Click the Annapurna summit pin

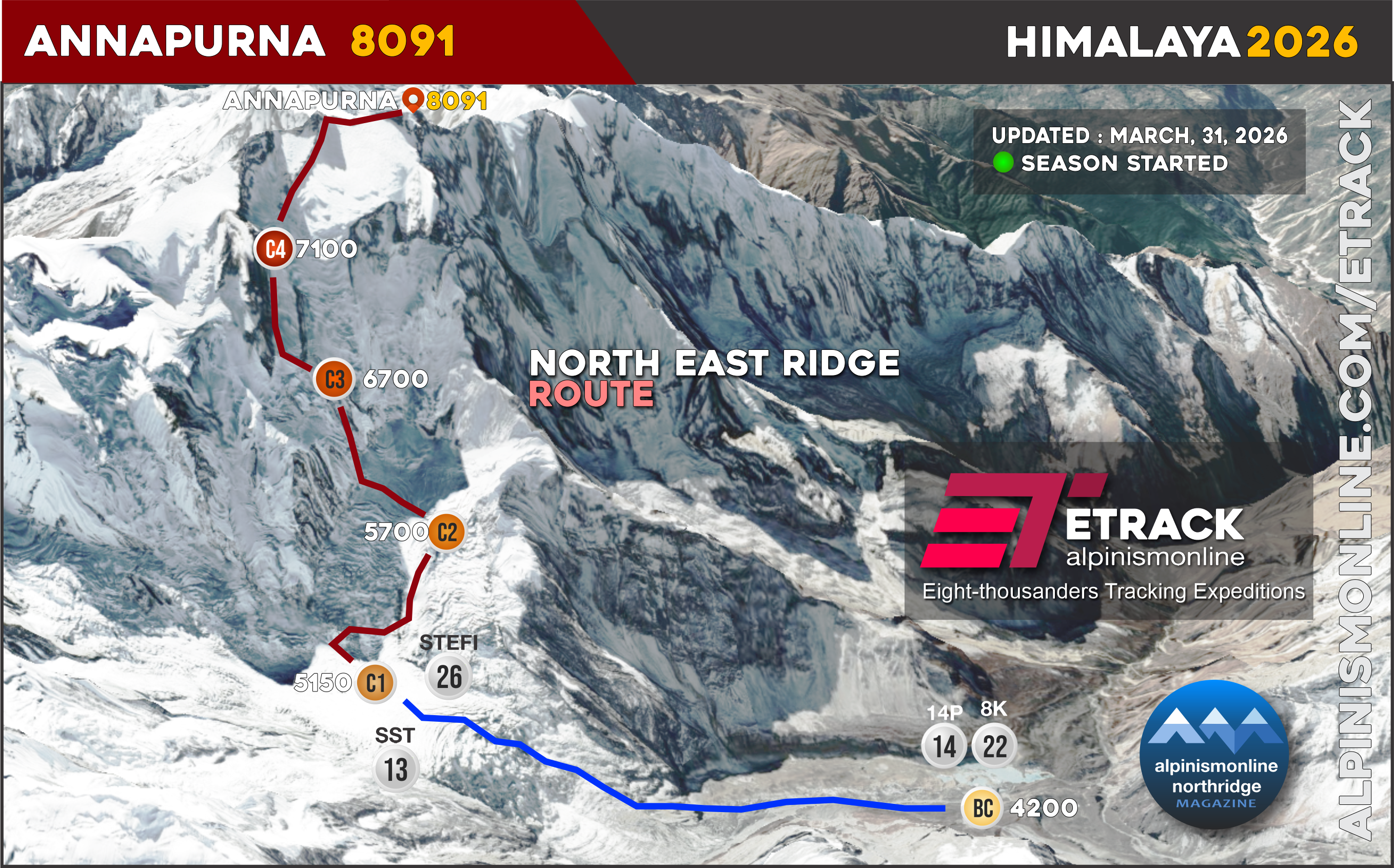[411, 100]
